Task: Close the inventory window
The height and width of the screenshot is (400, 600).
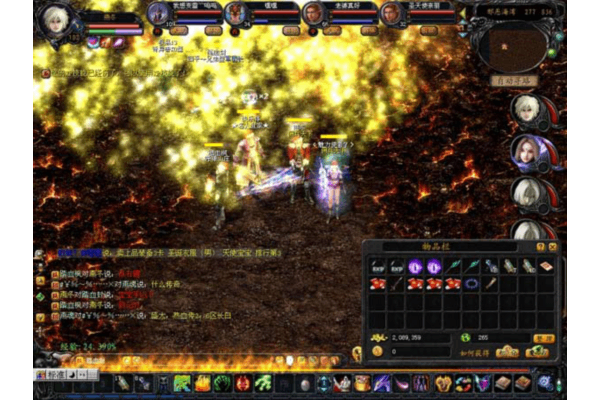Action: pyautogui.click(x=553, y=246)
